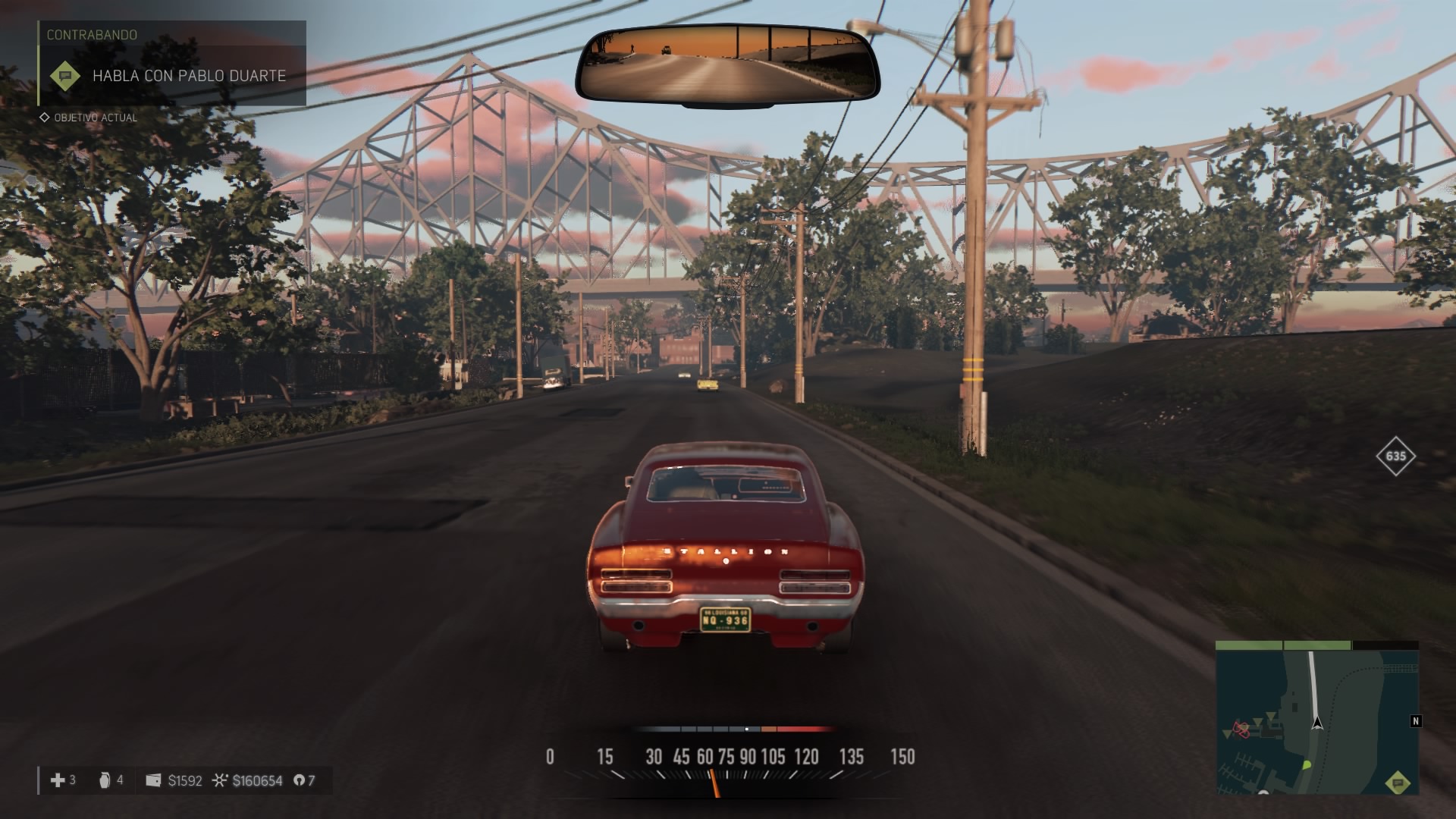Click the medkit plus icon

[57, 780]
